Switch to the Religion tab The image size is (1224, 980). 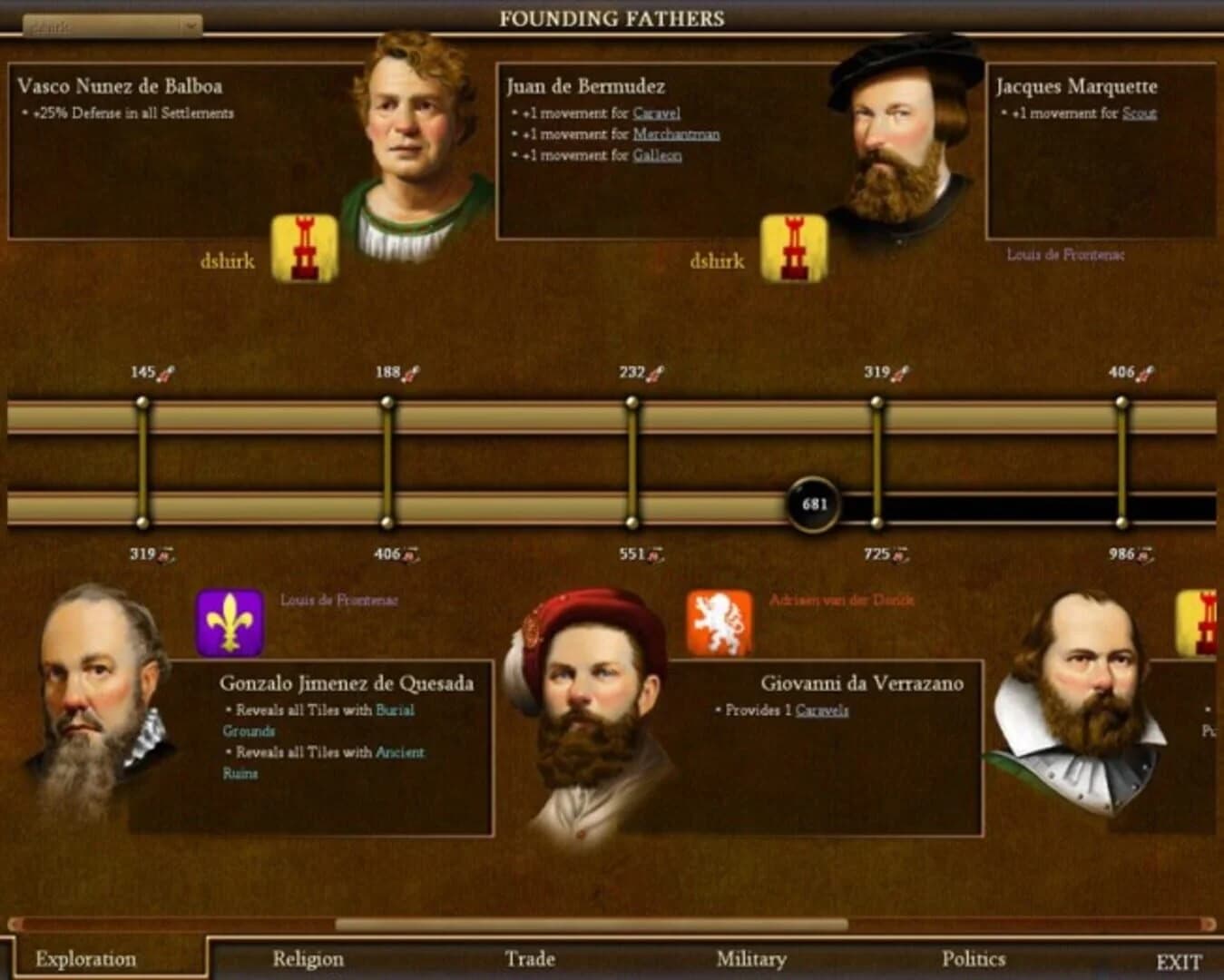point(308,958)
